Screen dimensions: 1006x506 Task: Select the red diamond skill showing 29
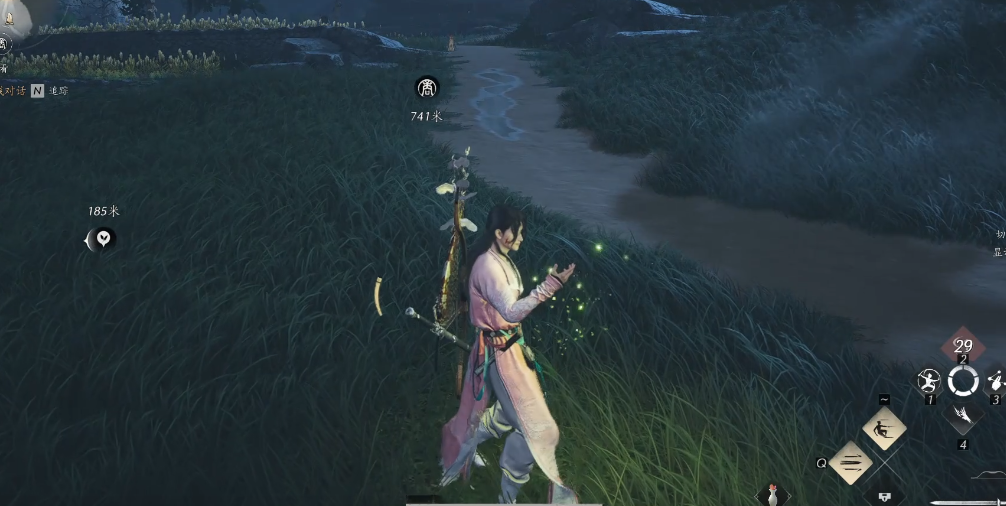[963, 346]
